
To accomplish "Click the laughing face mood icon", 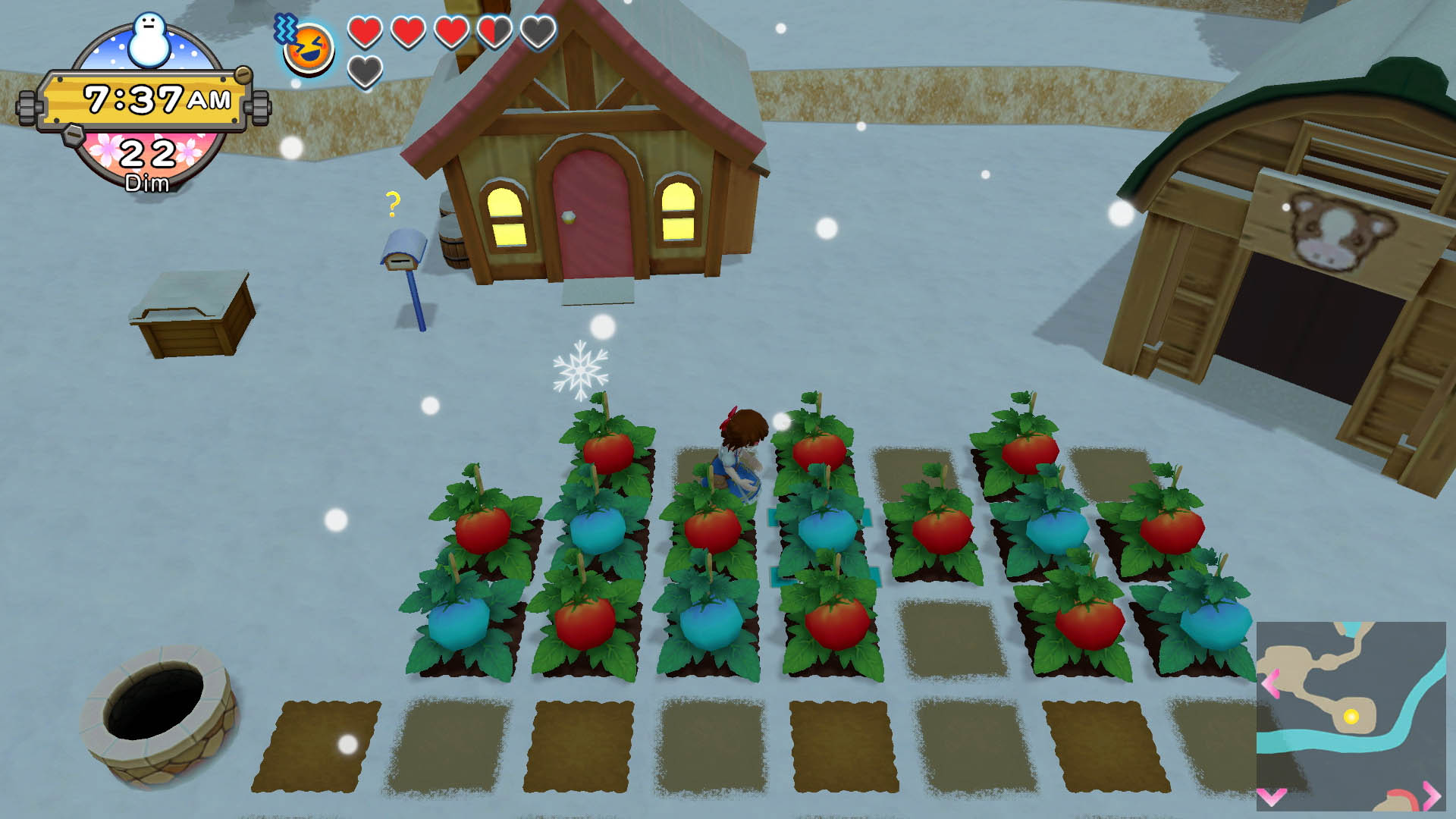I will (x=309, y=49).
